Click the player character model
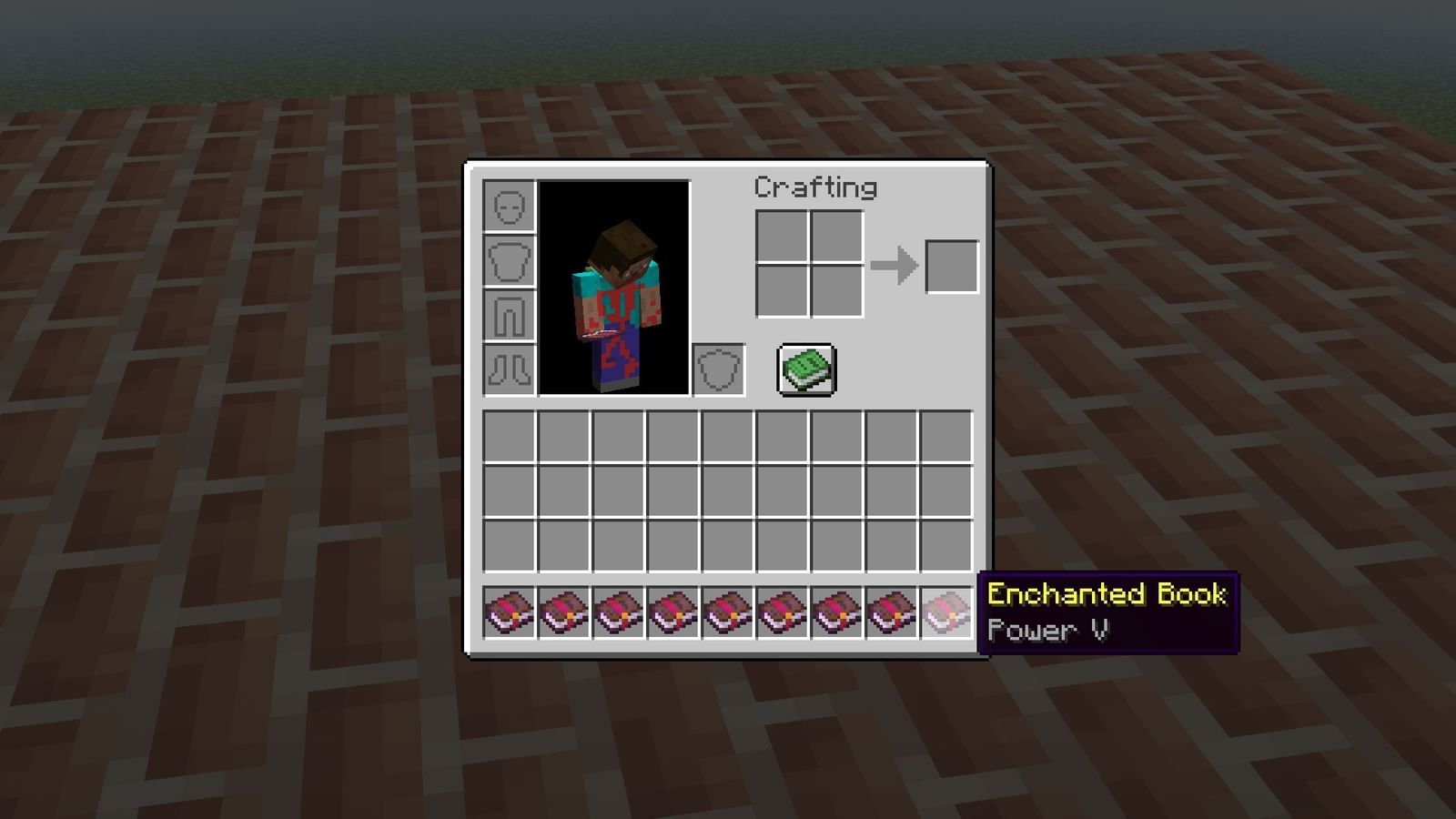 pyautogui.click(x=612, y=291)
